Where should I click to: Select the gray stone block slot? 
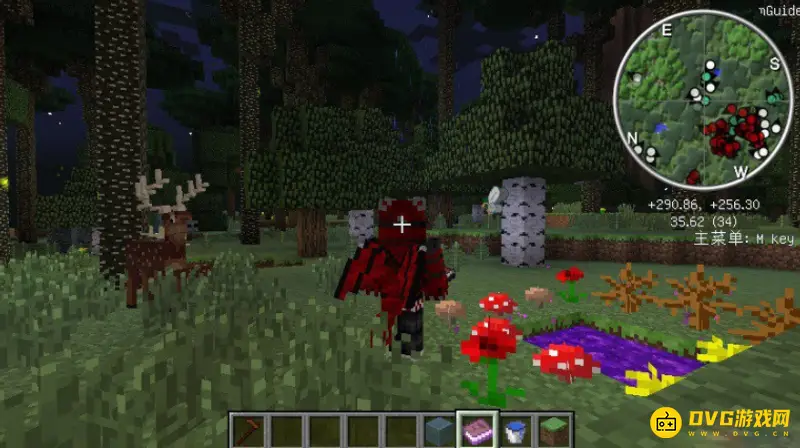point(437,429)
